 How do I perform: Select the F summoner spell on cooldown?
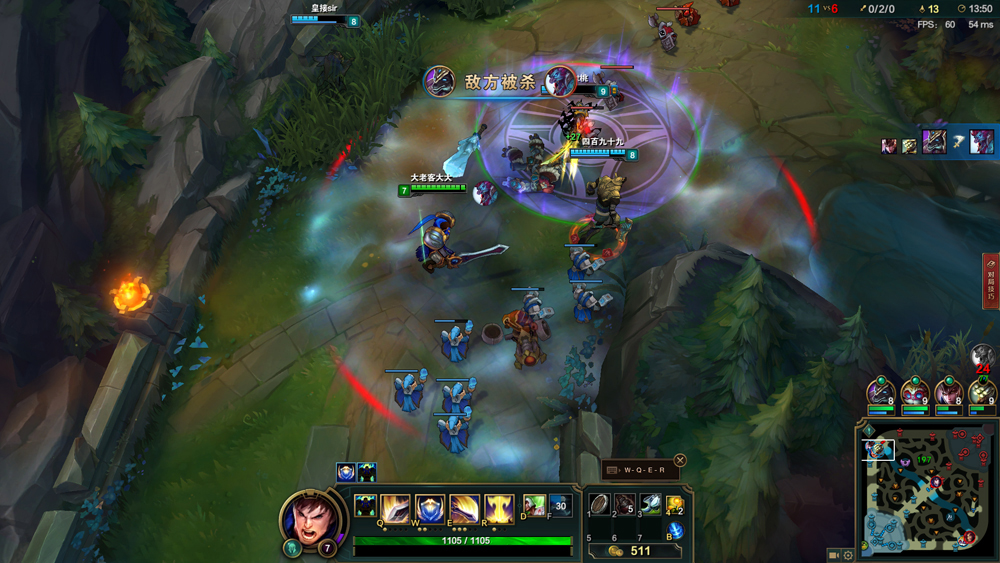tap(560, 505)
